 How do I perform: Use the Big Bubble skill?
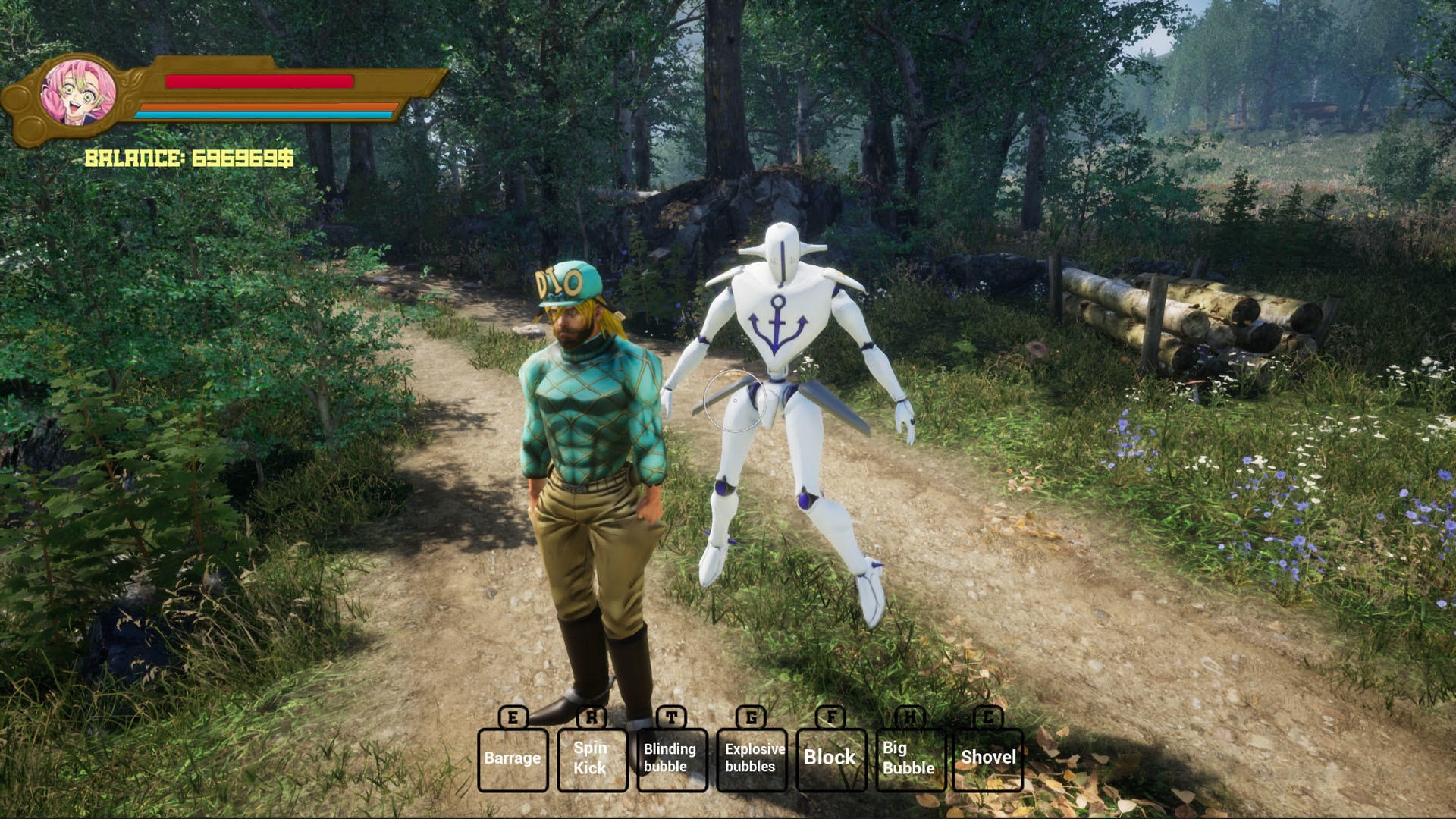click(909, 758)
